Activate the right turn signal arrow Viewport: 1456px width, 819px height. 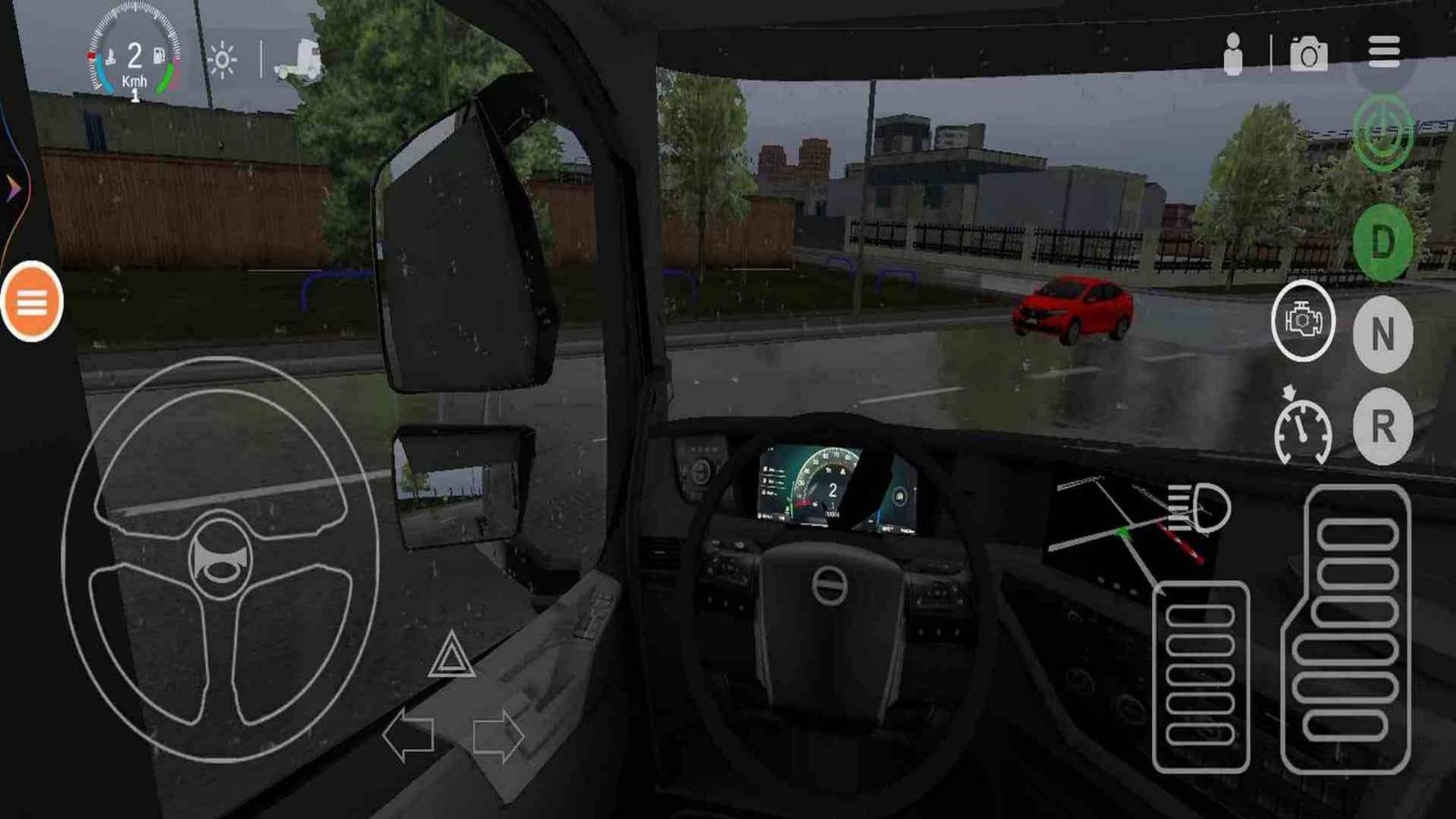tap(498, 735)
